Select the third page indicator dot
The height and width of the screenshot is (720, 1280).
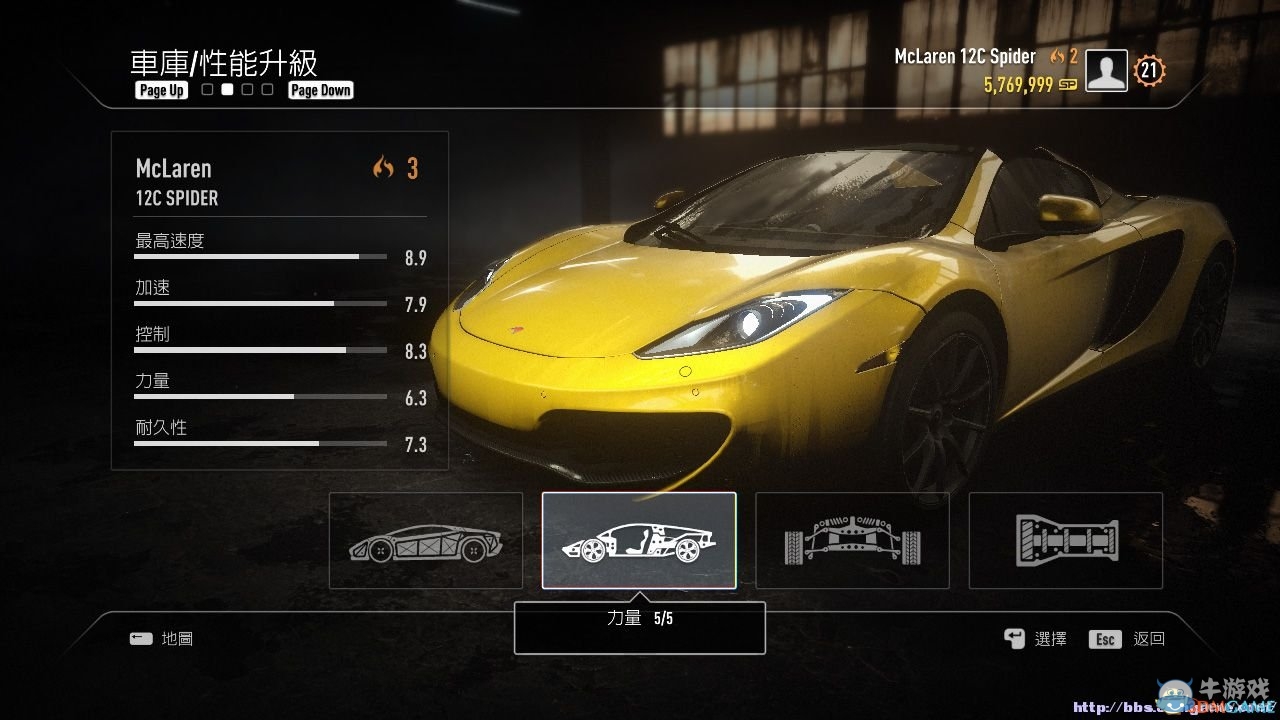[247, 89]
